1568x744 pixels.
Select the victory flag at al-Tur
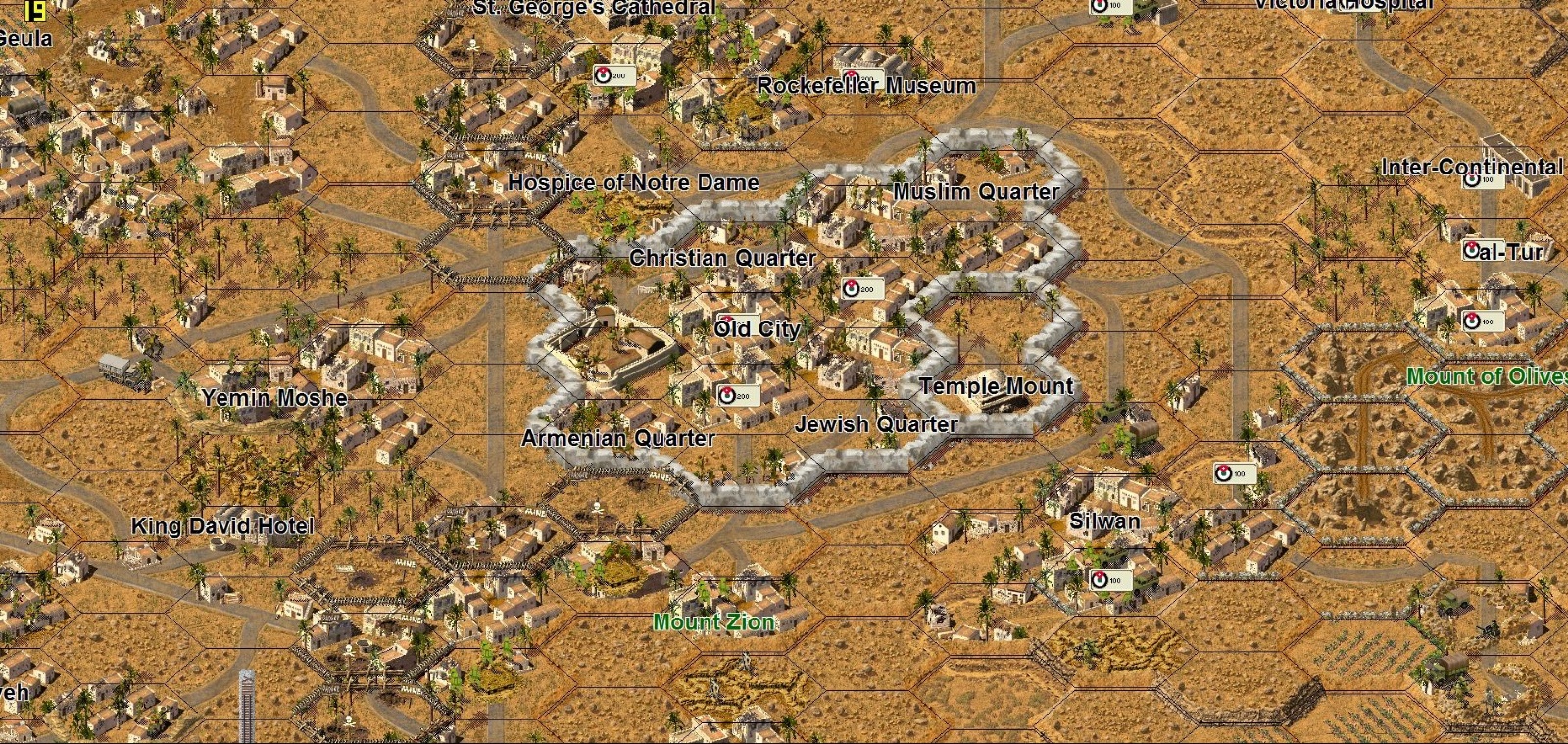click(x=1473, y=250)
